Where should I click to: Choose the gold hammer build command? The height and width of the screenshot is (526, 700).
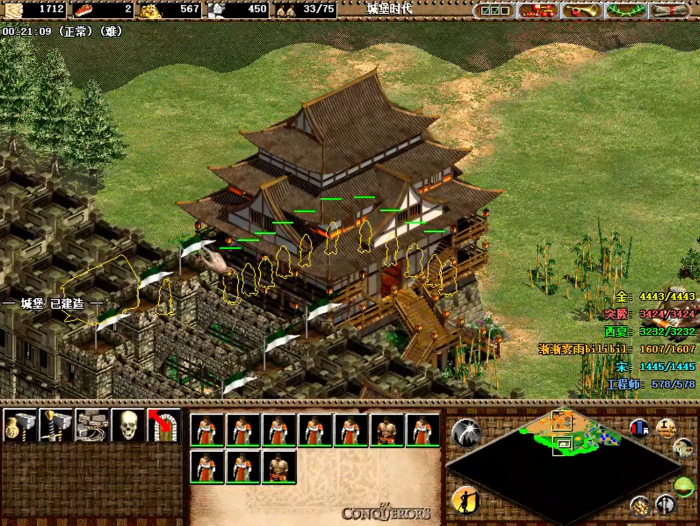click(20, 426)
